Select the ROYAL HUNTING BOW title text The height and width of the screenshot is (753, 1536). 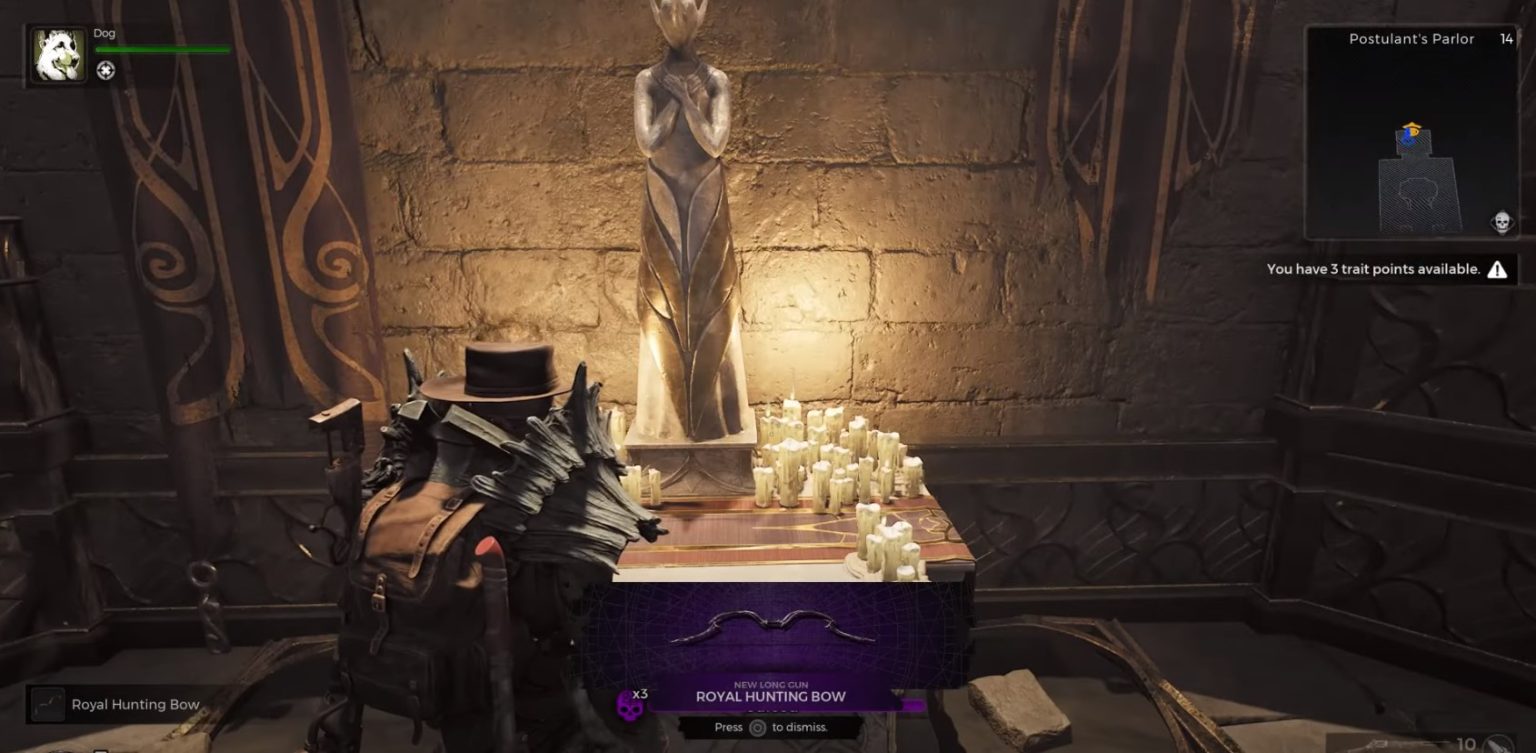tap(770, 696)
